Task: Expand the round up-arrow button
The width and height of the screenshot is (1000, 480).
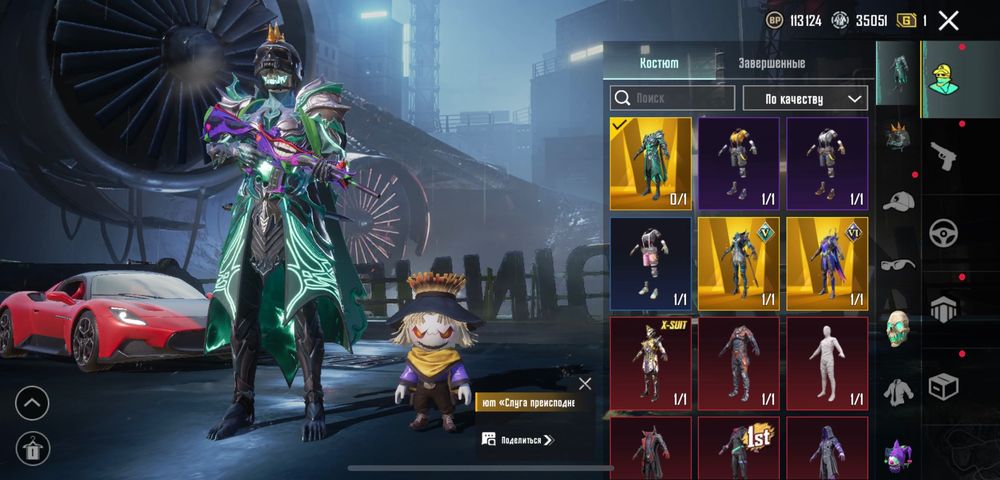Action: (32, 403)
